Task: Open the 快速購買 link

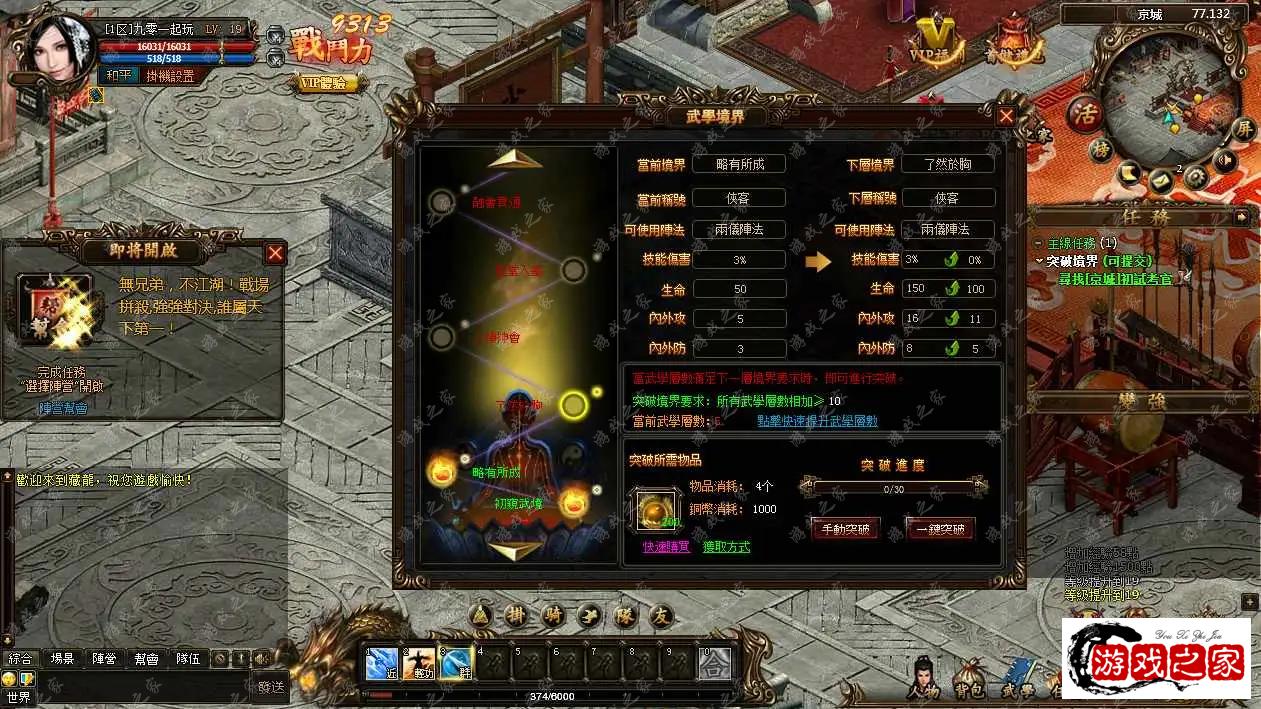Action: point(666,547)
